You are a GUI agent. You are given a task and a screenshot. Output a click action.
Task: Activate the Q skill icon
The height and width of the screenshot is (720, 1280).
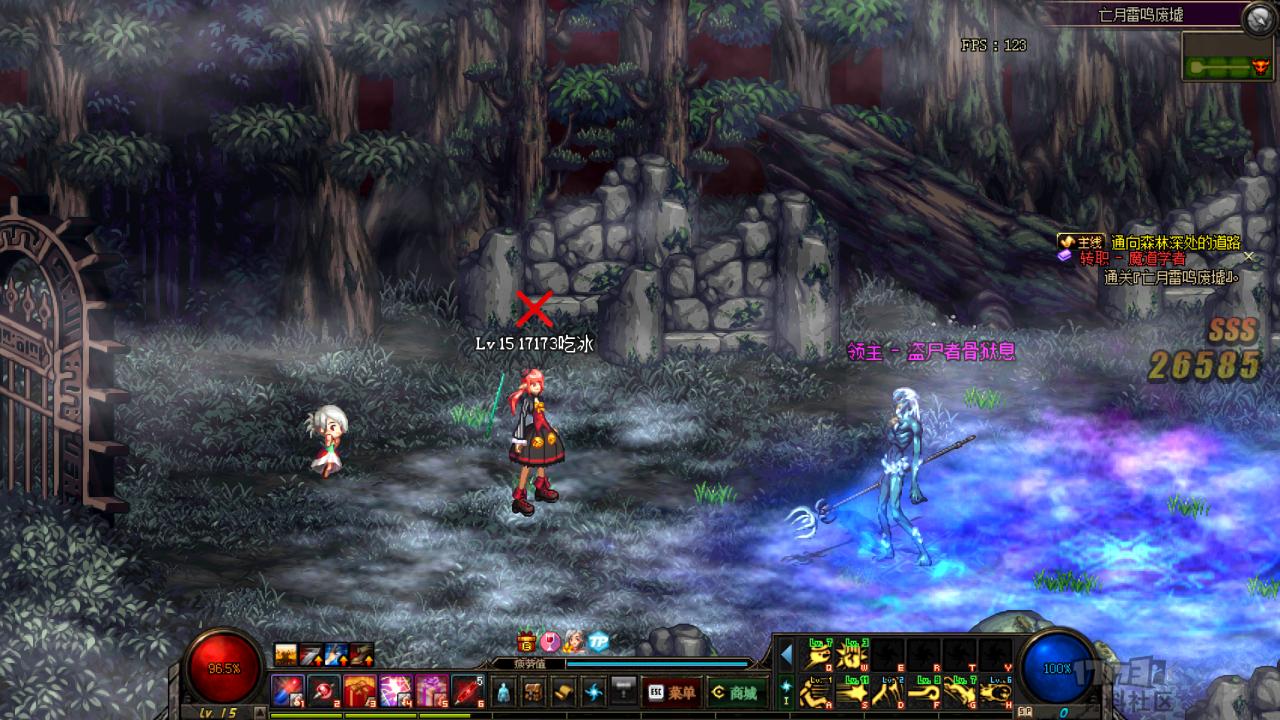pyautogui.click(x=819, y=656)
